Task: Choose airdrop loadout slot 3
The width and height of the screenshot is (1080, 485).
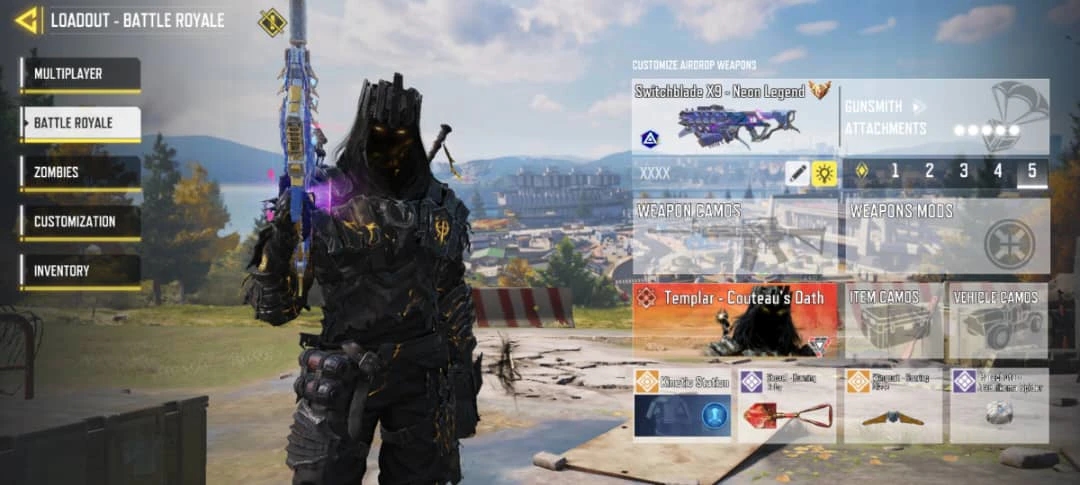Action: [x=963, y=172]
